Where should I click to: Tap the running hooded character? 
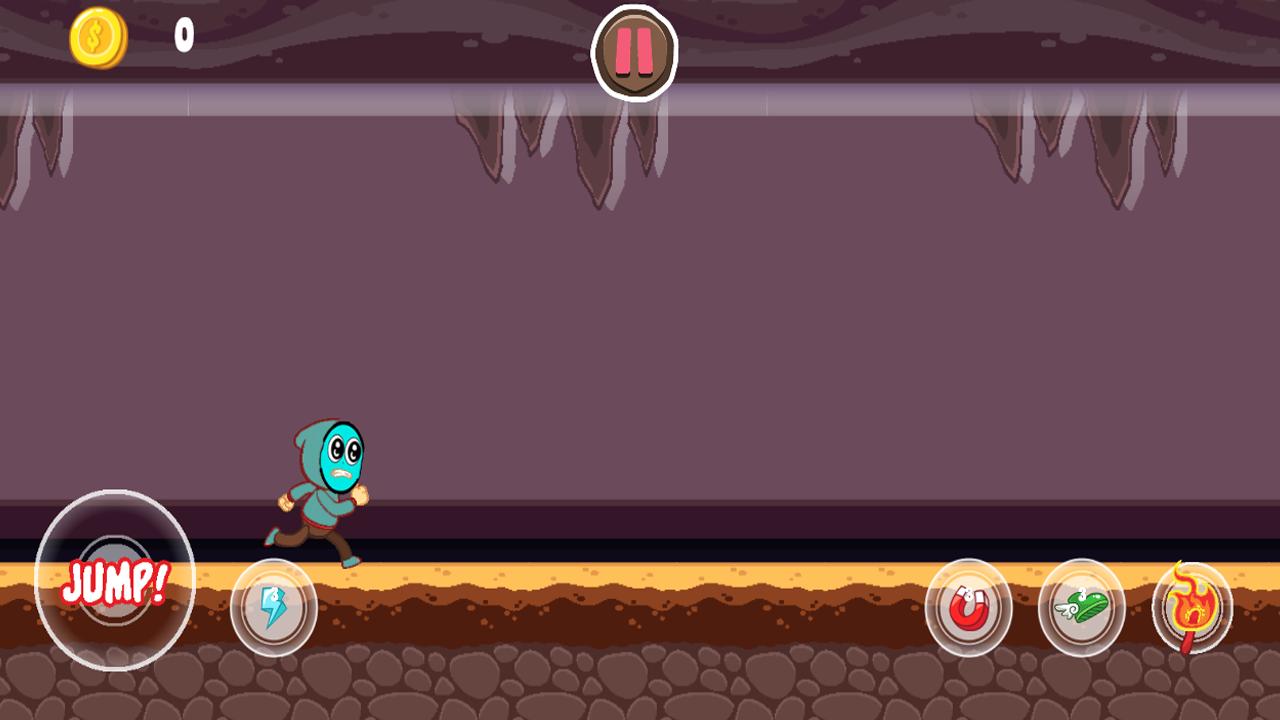(x=320, y=490)
